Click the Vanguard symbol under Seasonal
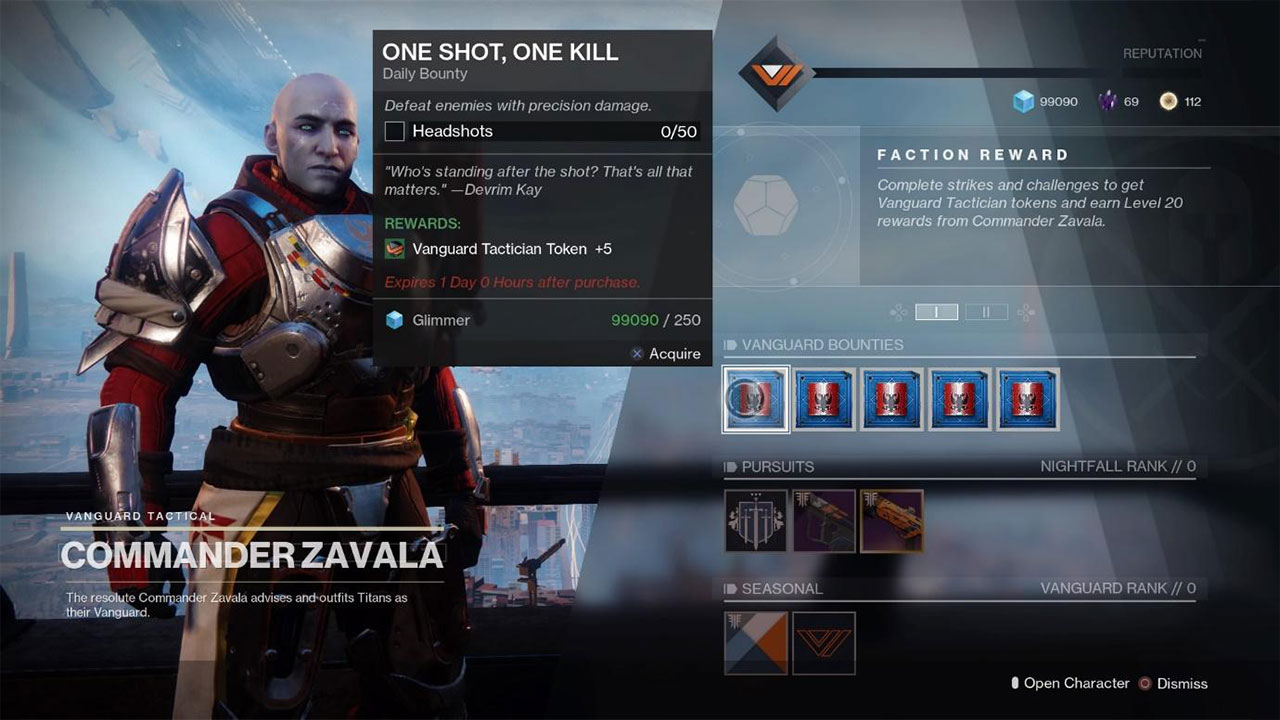1280x720 pixels. 823,643
